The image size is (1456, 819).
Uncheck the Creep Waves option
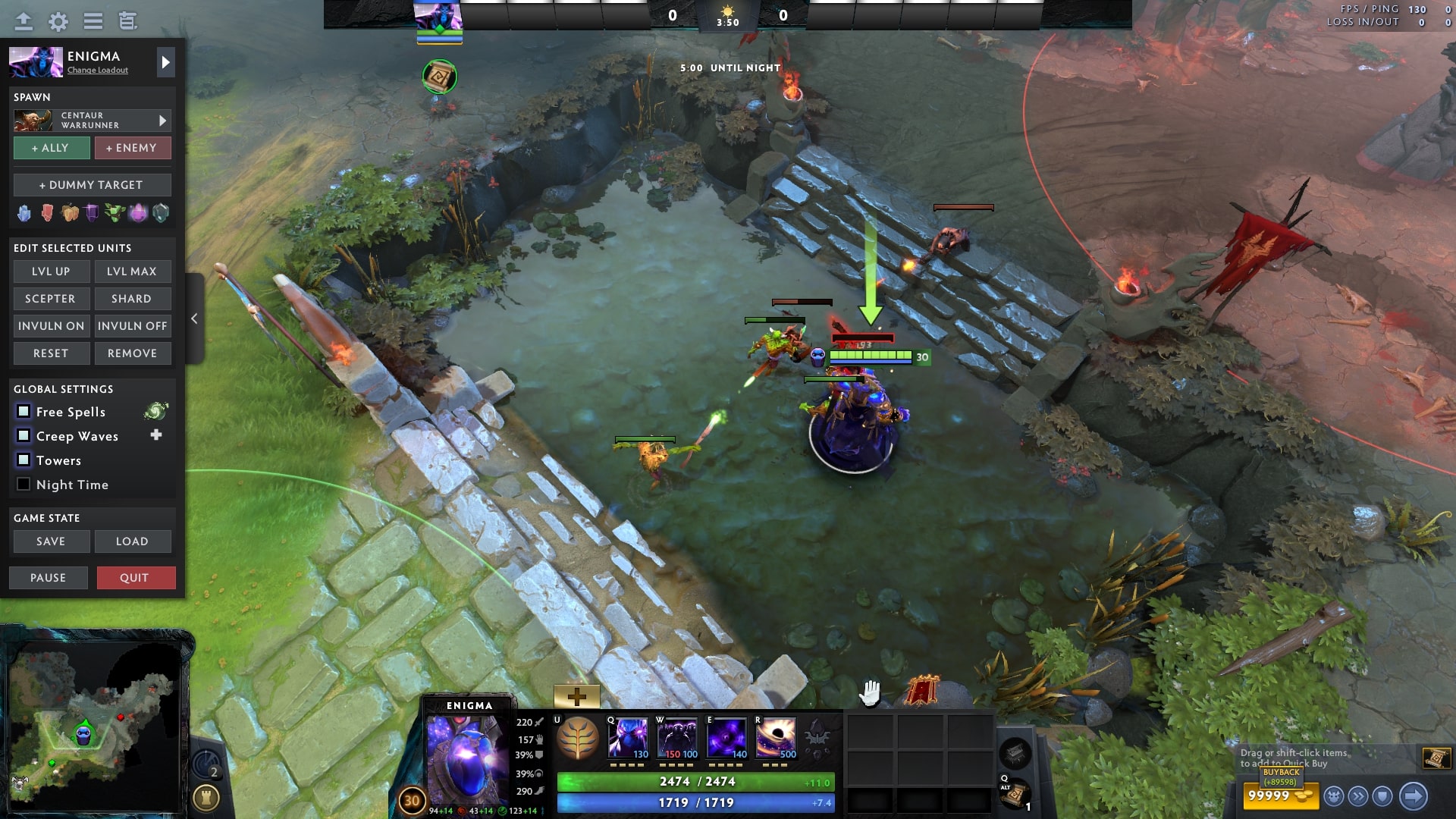click(24, 436)
